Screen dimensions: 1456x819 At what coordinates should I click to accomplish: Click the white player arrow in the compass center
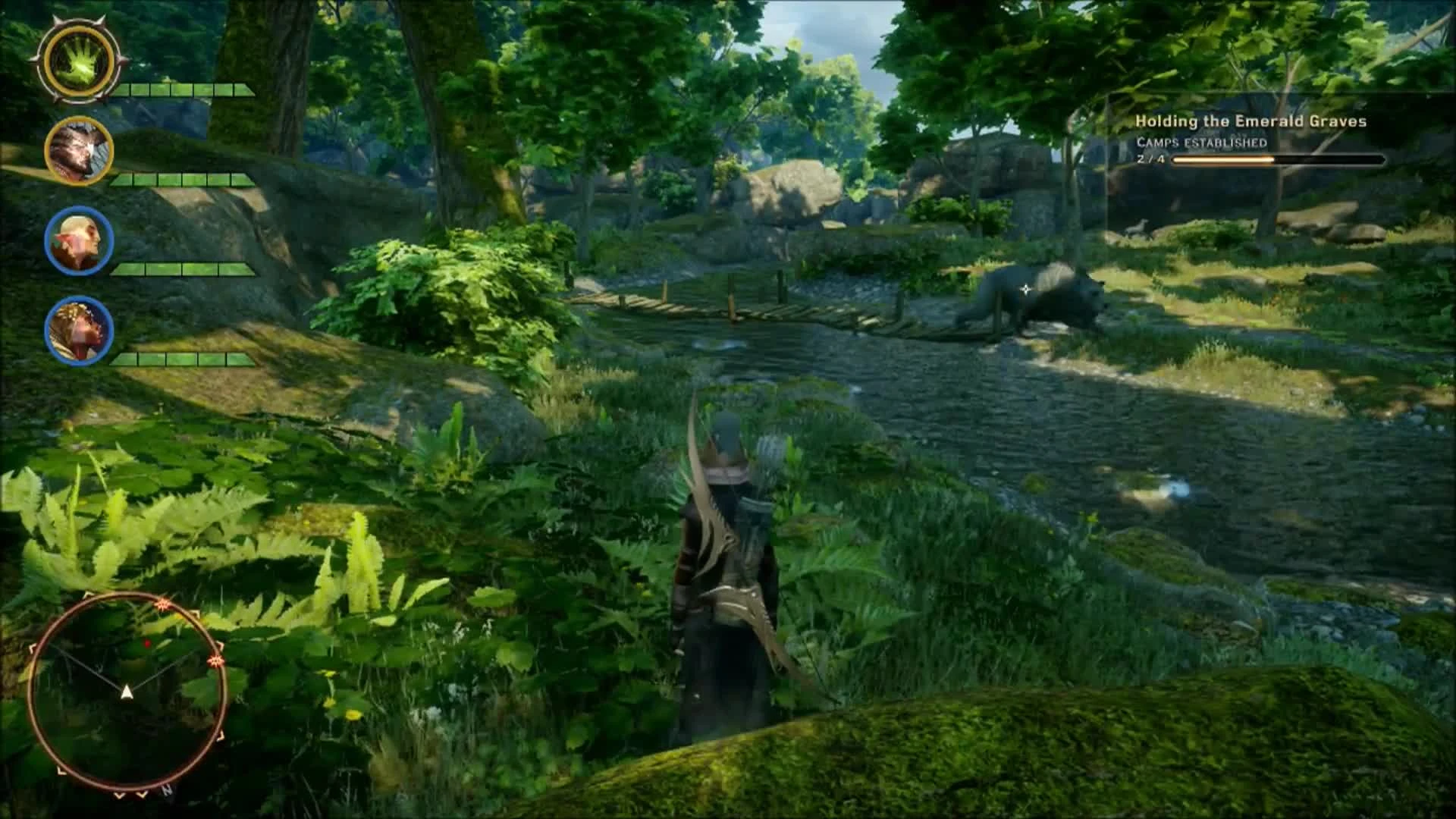pyautogui.click(x=127, y=692)
